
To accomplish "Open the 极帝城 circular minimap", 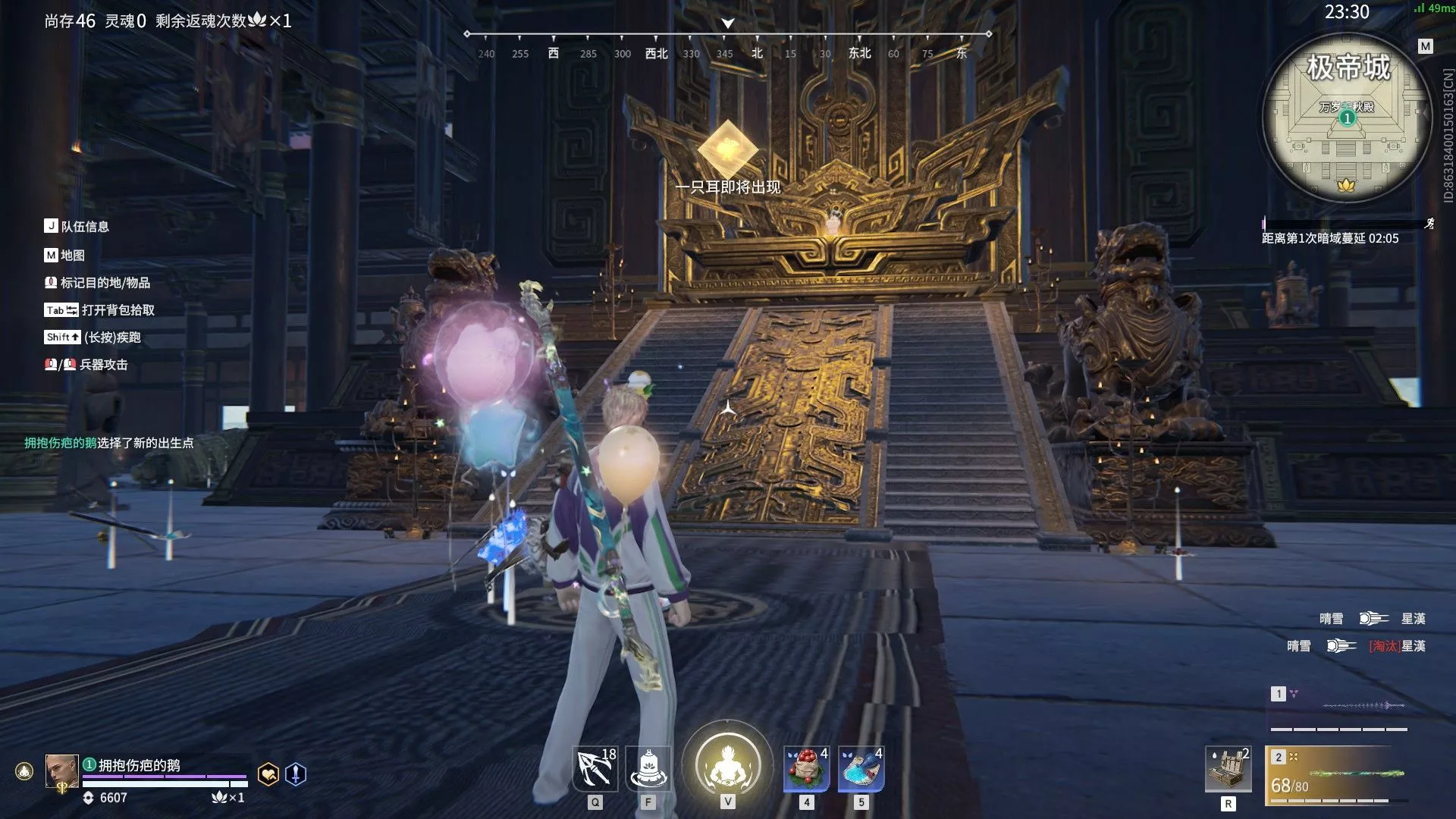I will pos(1347,118).
